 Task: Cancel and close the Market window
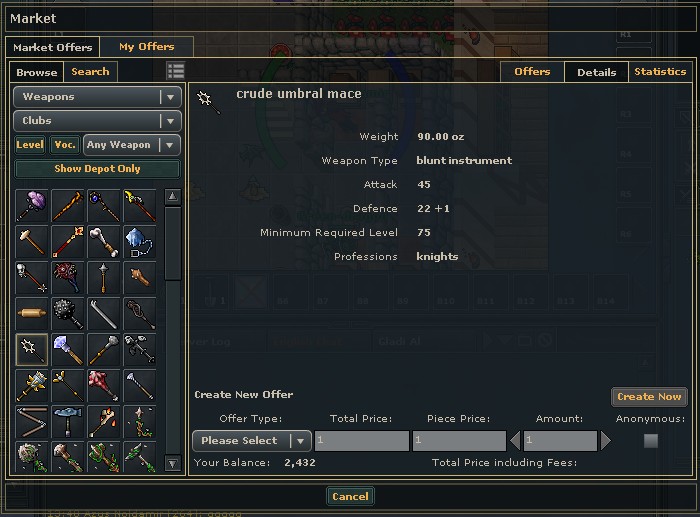pos(350,496)
